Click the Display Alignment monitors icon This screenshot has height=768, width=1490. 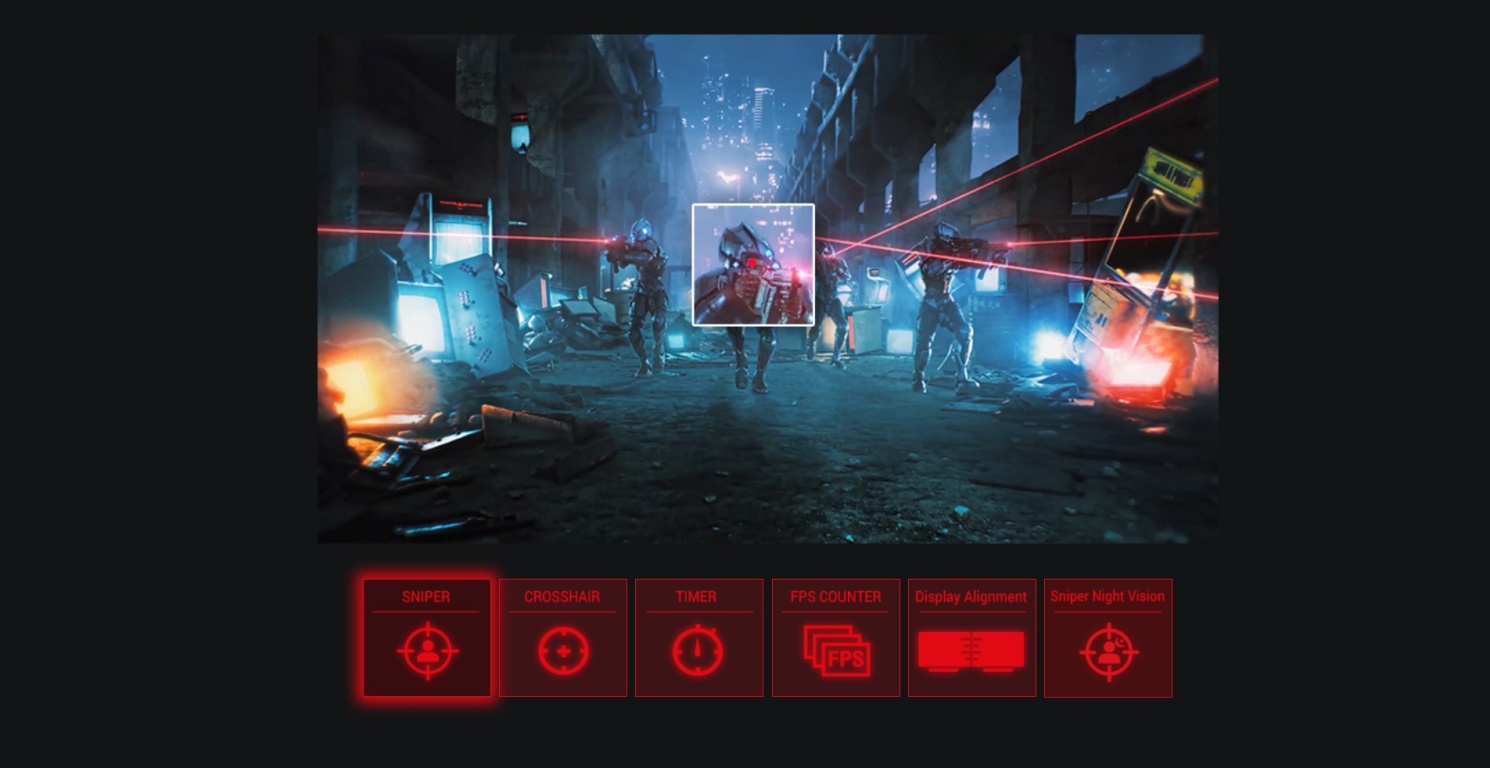point(971,650)
